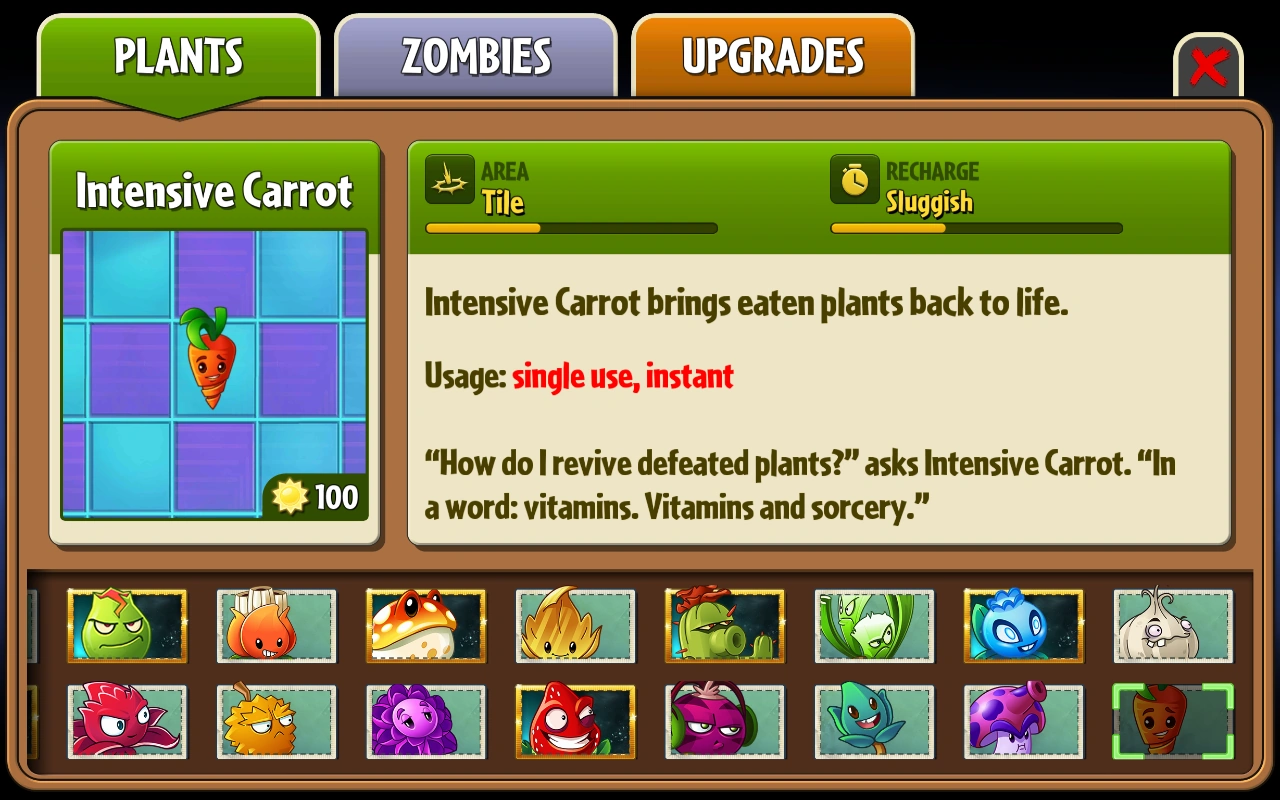Click the purple flower plant icon

coord(426,721)
